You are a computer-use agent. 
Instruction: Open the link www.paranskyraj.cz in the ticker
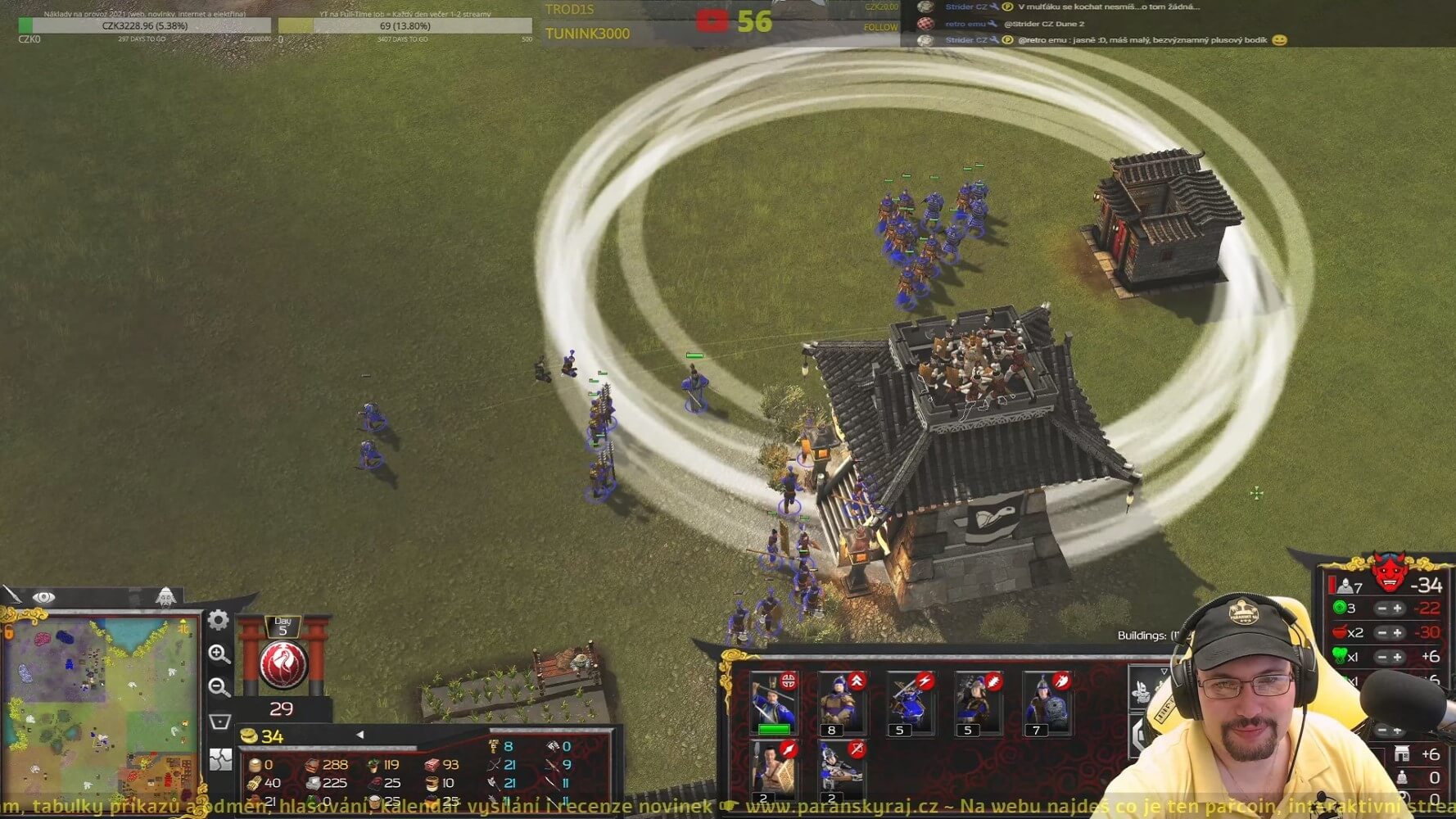843,804
